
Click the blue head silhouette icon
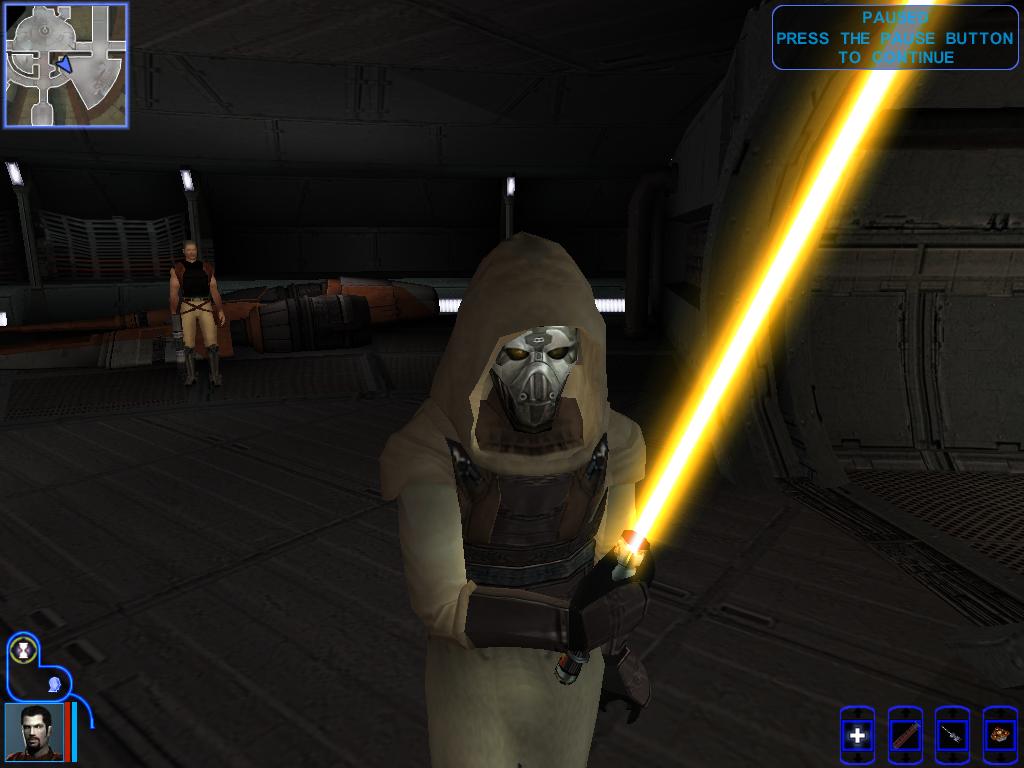coord(52,684)
